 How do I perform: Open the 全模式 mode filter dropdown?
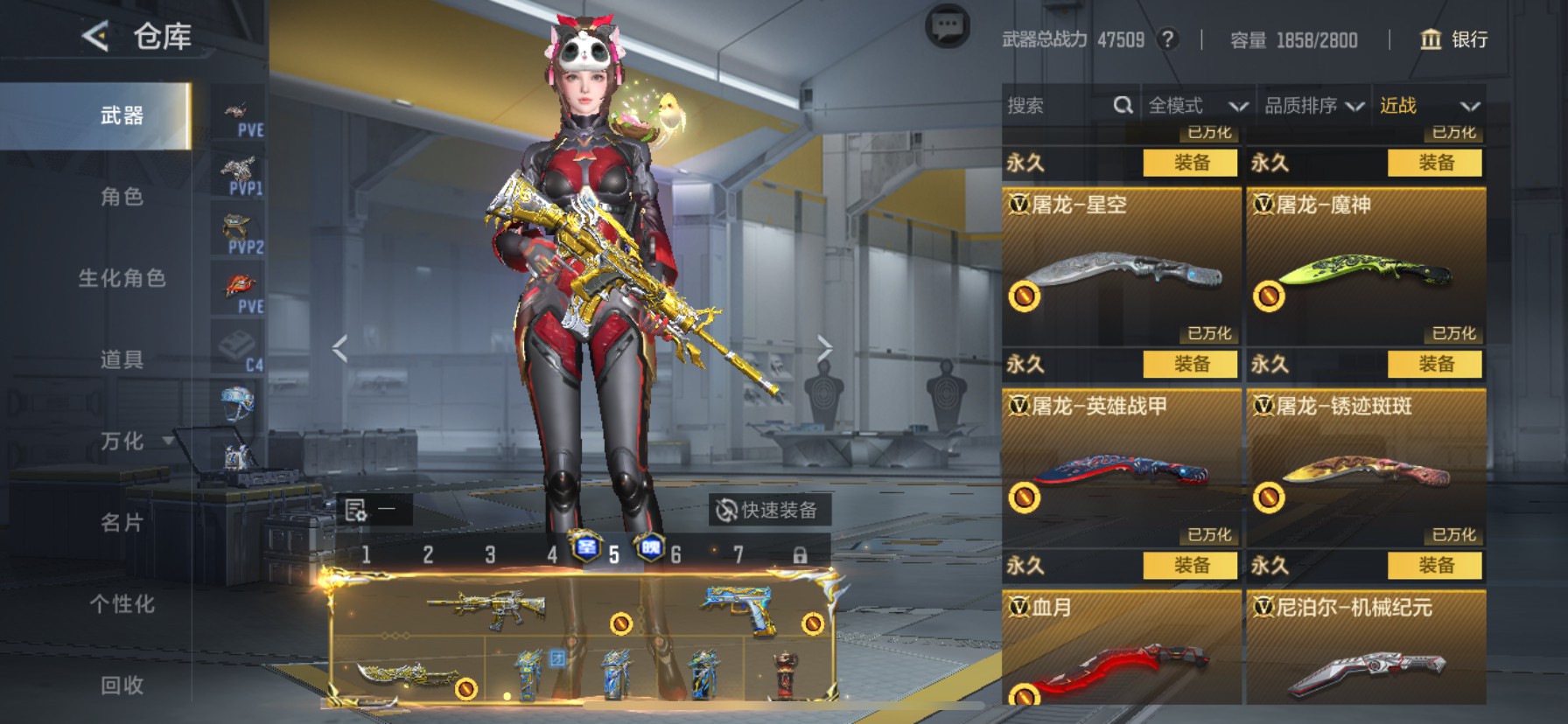(1197, 106)
